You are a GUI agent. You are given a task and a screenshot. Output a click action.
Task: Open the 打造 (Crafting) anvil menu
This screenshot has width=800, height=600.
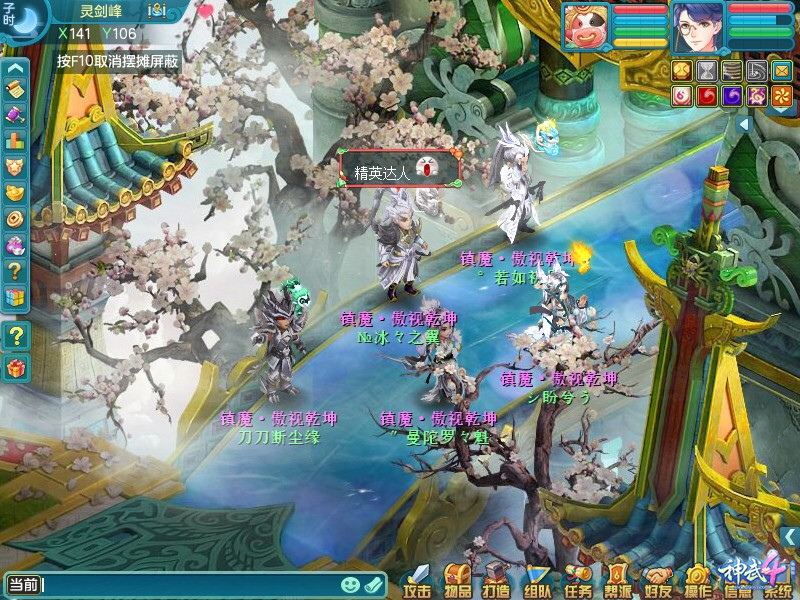pyautogui.click(x=496, y=579)
